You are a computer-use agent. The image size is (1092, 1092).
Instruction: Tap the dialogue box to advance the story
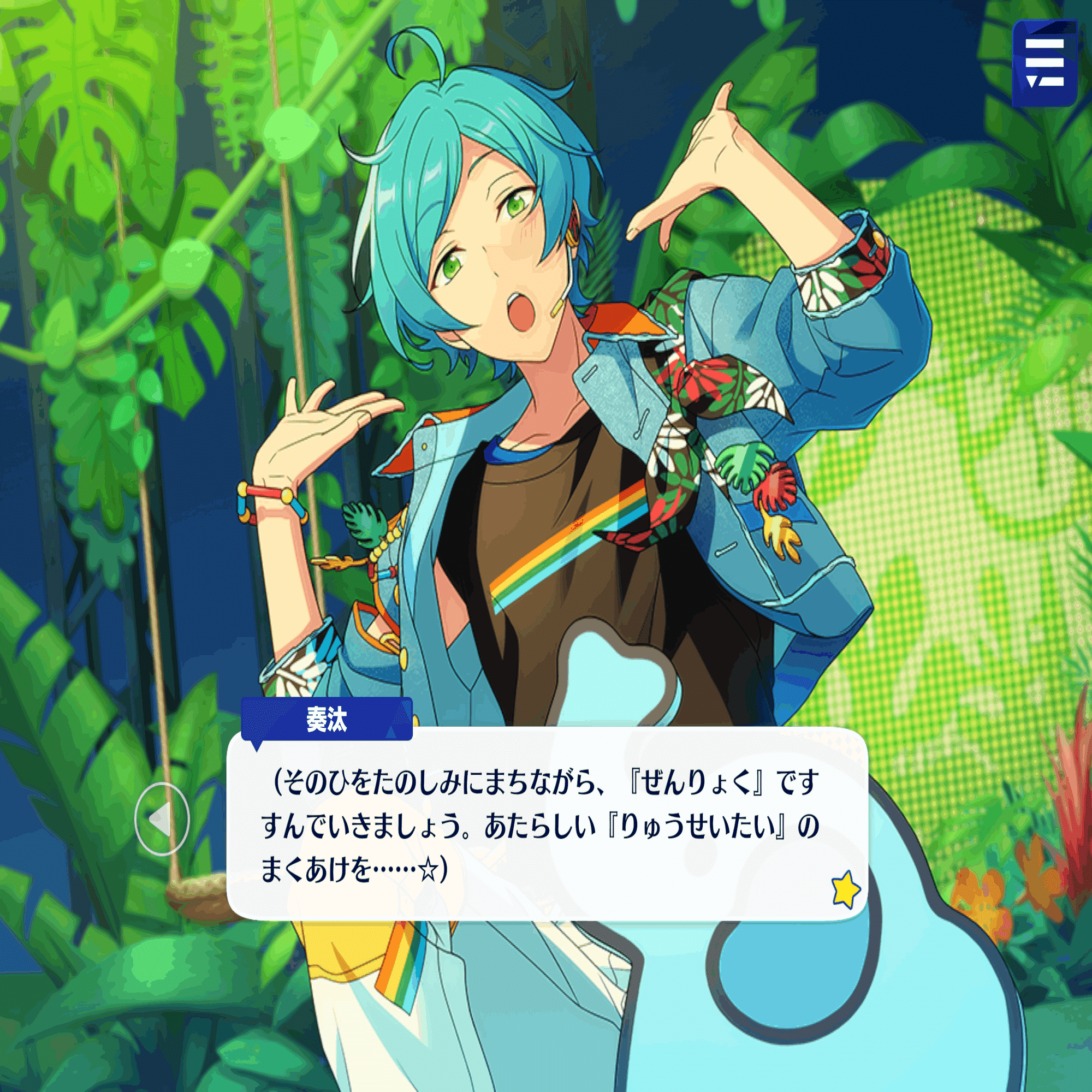point(554,820)
